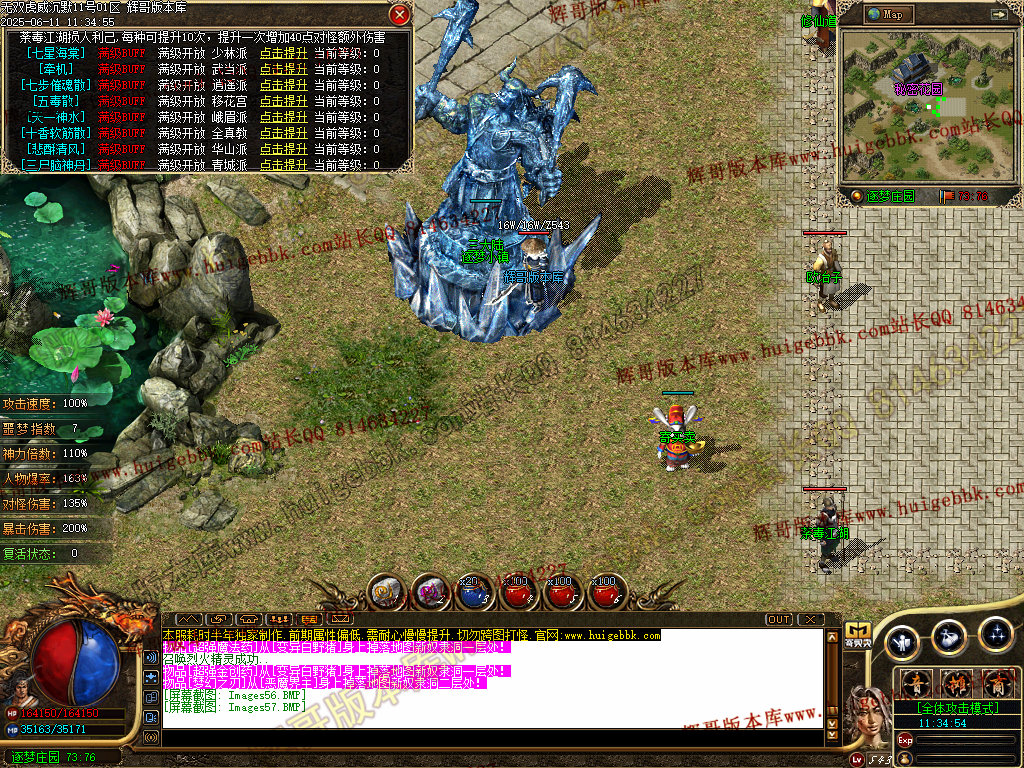
Task: Close the poison upgrade dialog
Action: pos(399,14)
